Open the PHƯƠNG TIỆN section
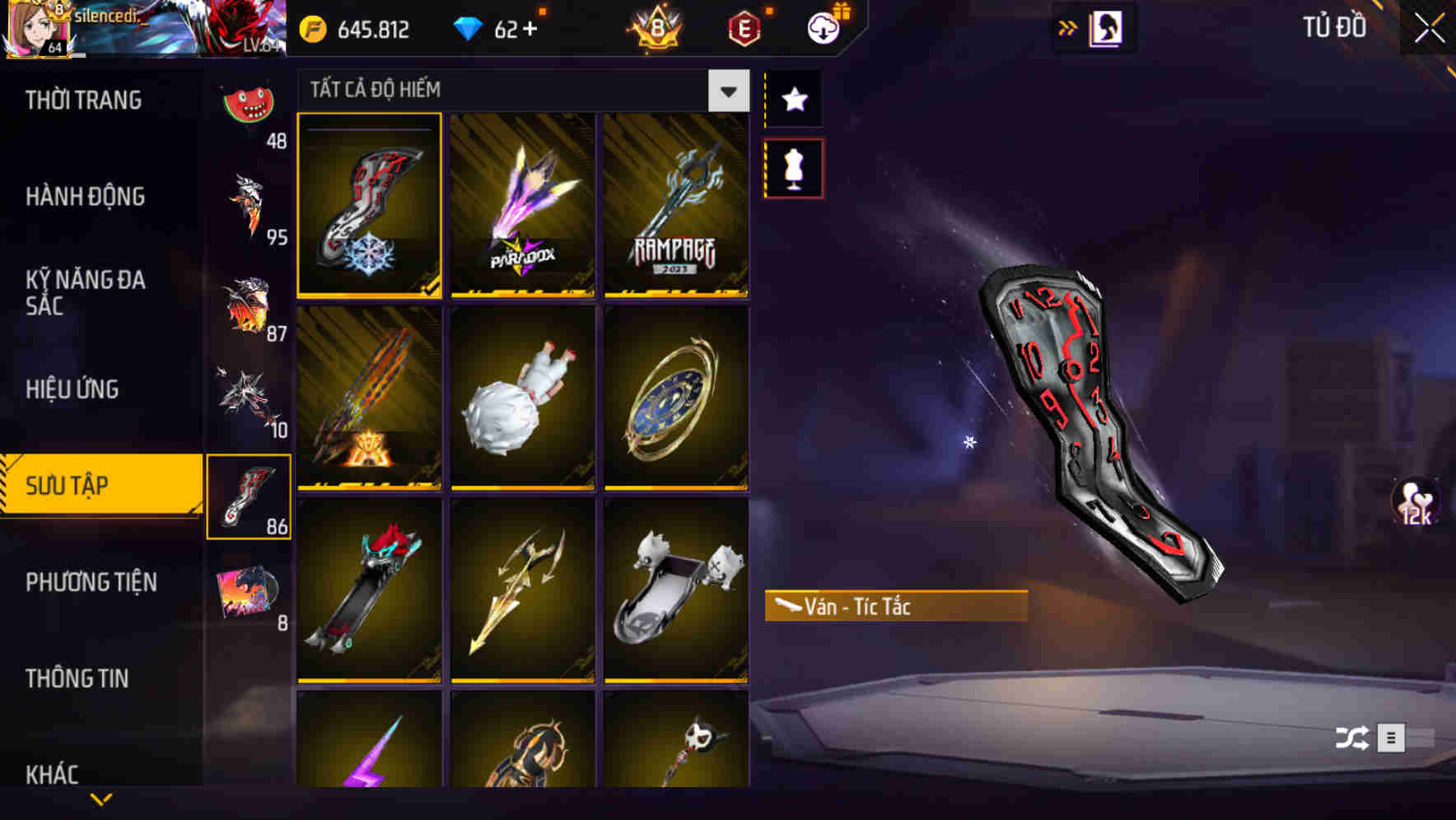 coord(91,582)
